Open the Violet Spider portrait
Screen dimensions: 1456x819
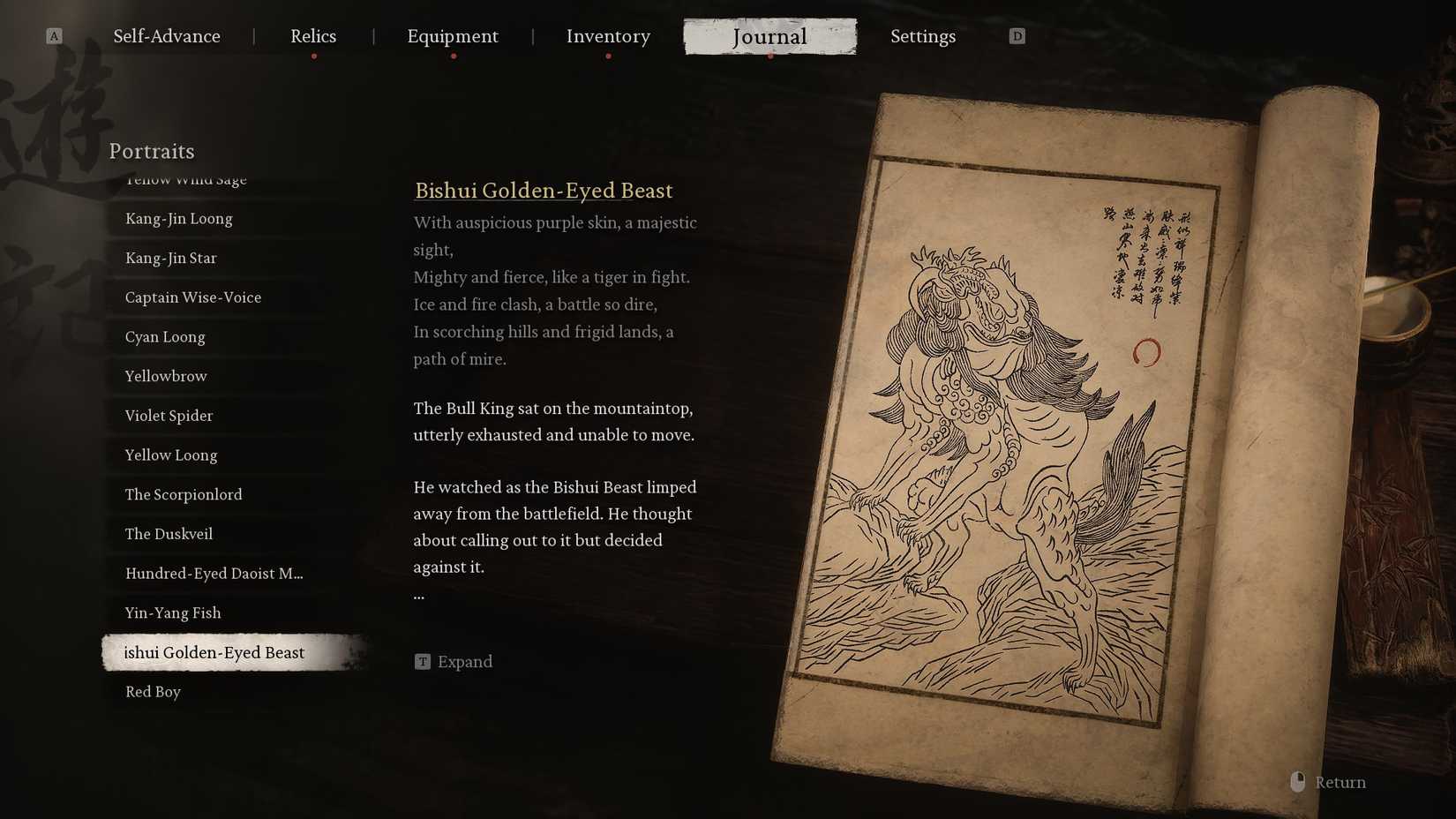[168, 415]
